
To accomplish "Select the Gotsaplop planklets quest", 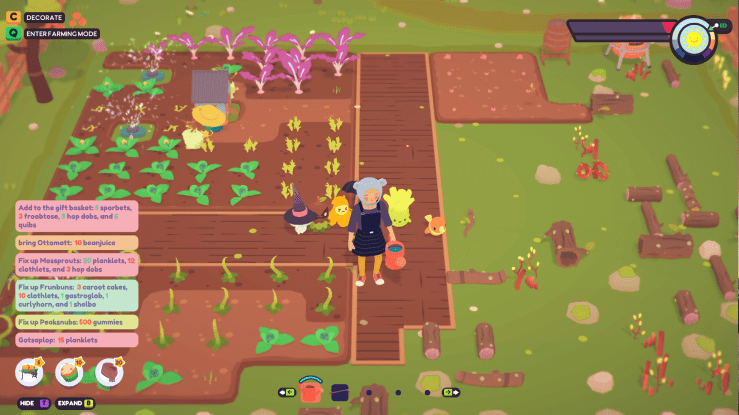I will pos(77,341).
